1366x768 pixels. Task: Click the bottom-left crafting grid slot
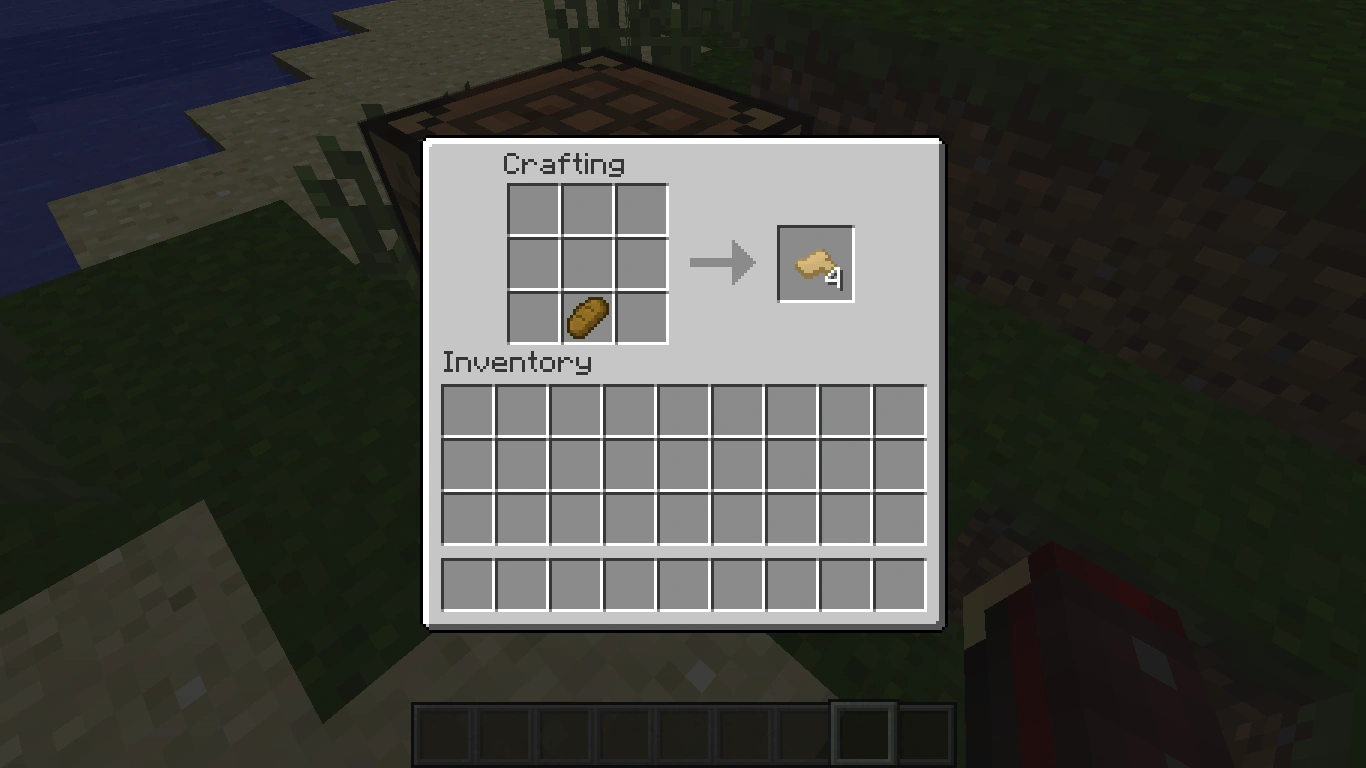(534, 315)
